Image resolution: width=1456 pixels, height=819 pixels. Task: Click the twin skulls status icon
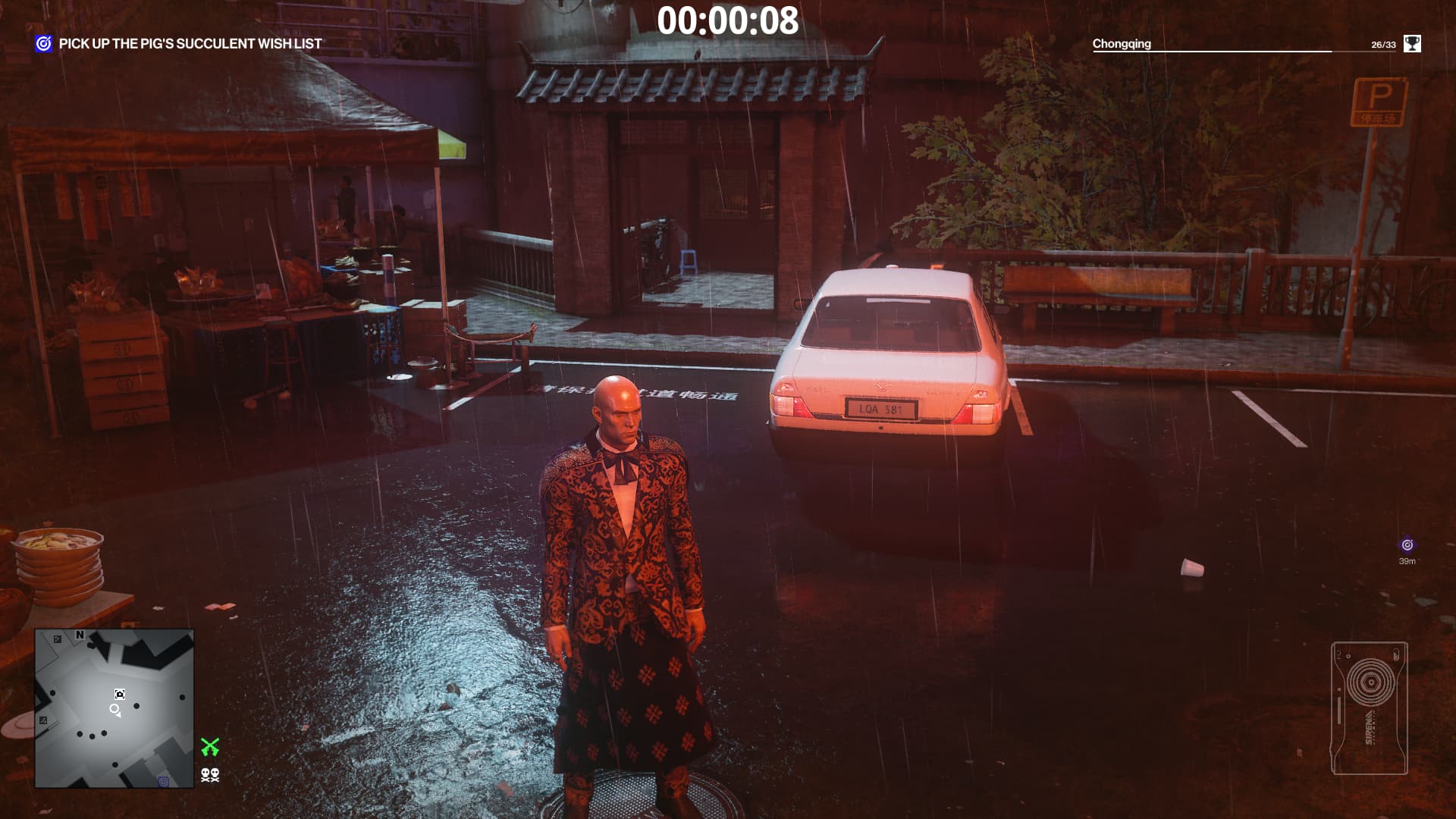(210, 775)
